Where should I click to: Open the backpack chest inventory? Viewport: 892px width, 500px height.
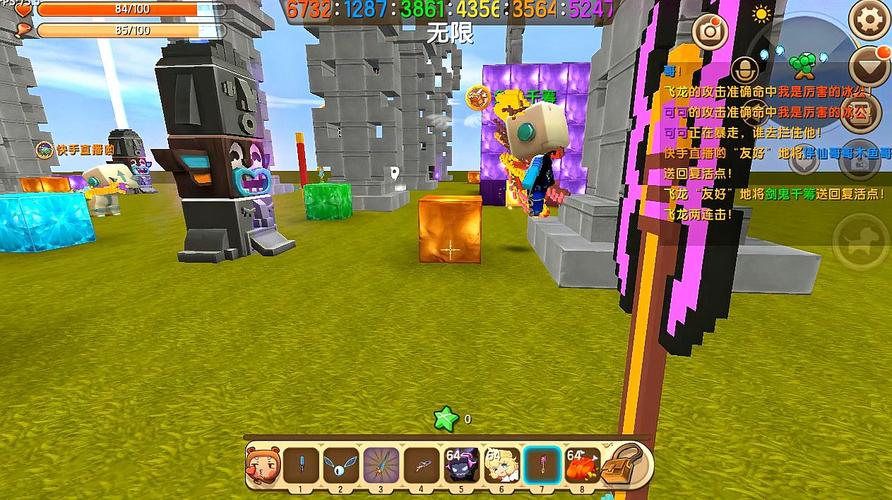click(628, 464)
